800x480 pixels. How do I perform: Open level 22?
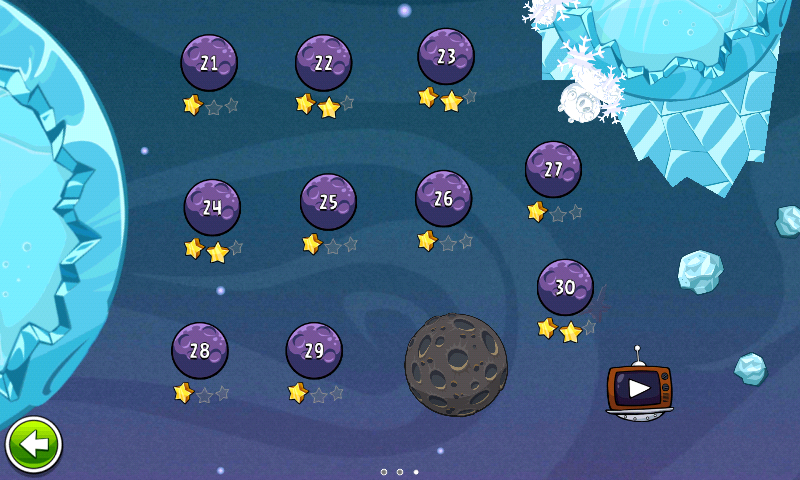[x=323, y=63]
